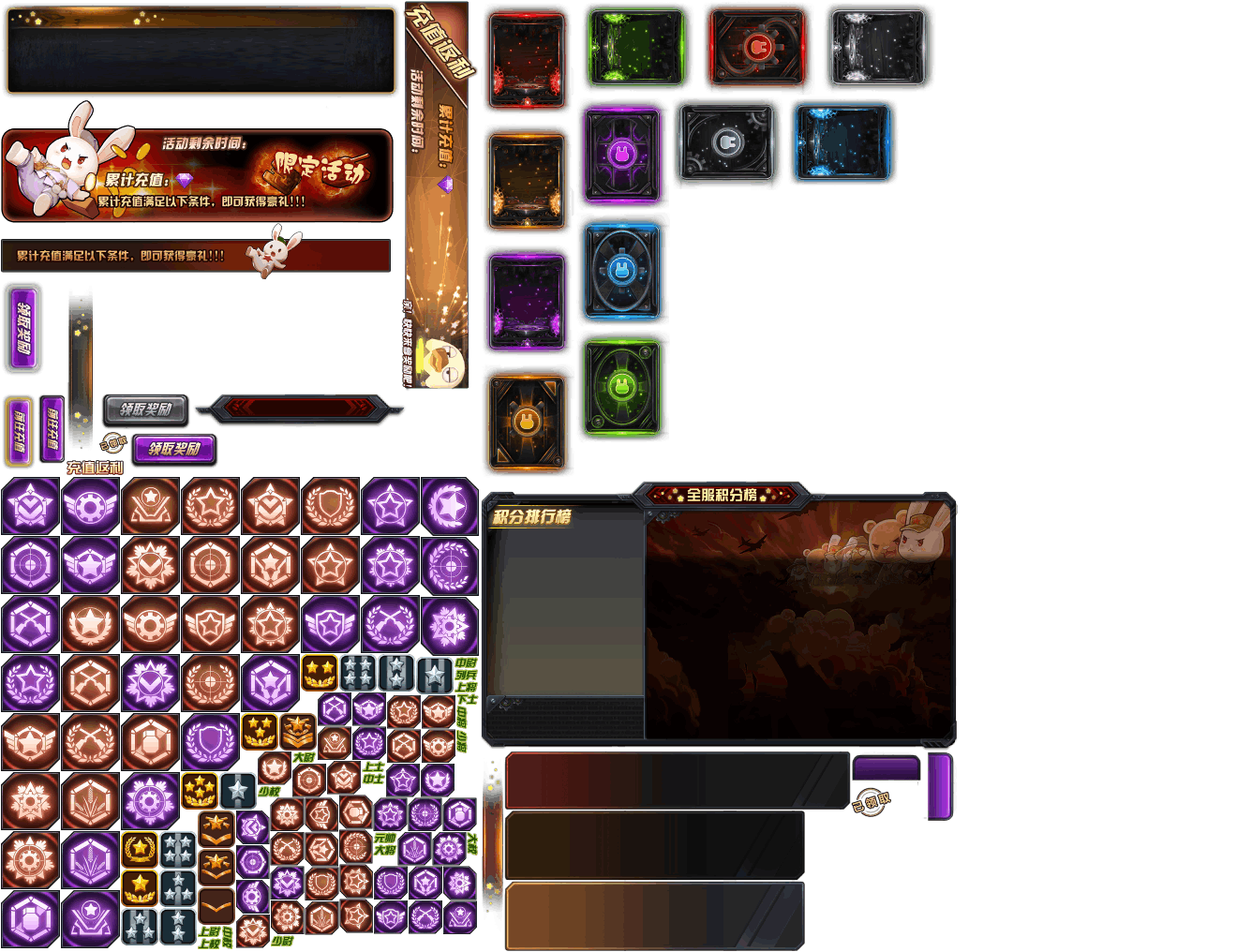This screenshot has height=952, width=1237.
Task: Select the blue rabbit-emblem card back
Action: (621, 270)
